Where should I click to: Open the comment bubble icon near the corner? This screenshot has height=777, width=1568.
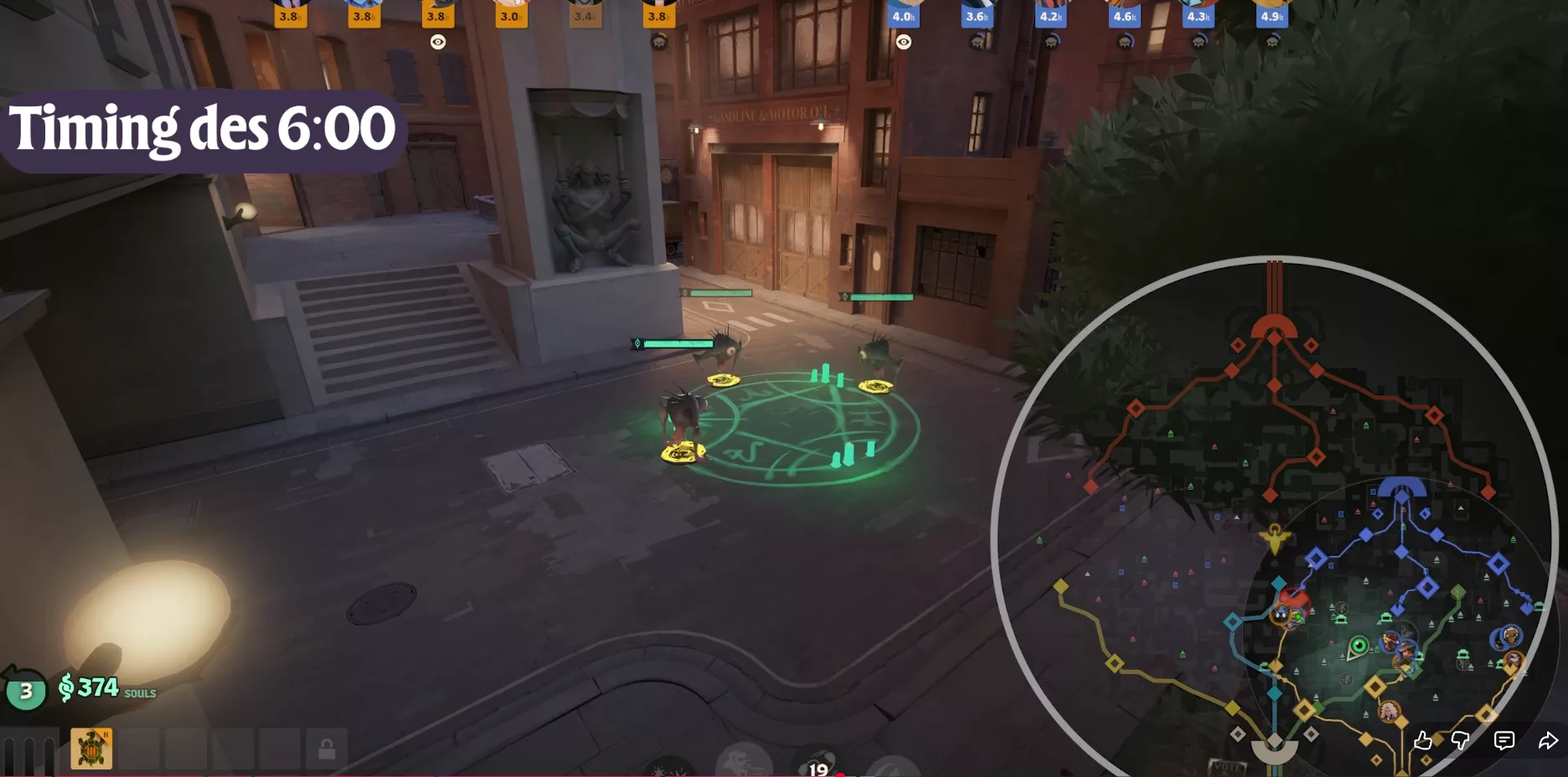pyautogui.click(x=1504, y=738)
